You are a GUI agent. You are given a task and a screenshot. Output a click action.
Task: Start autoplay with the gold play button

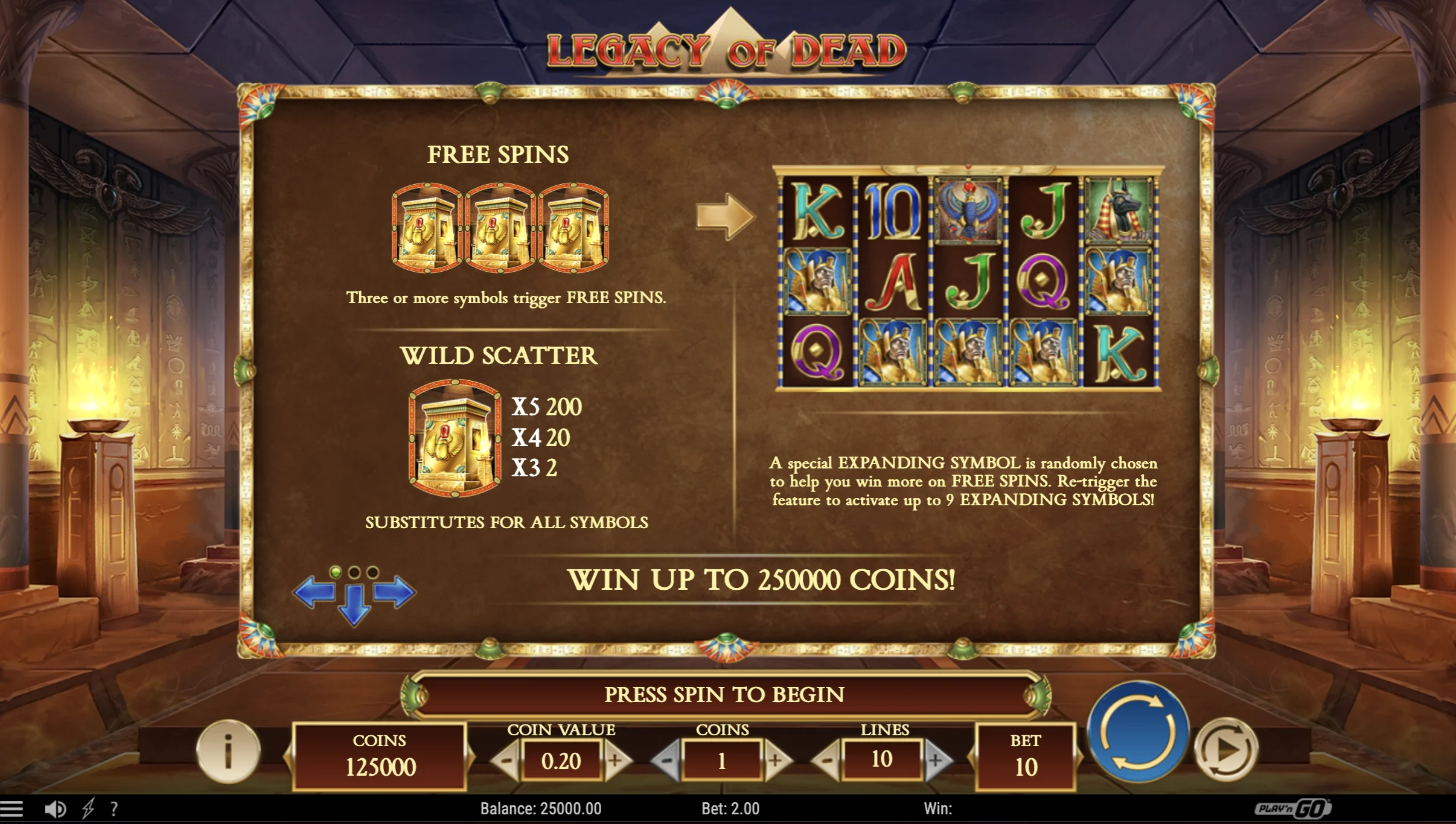tap(1227, 750)
